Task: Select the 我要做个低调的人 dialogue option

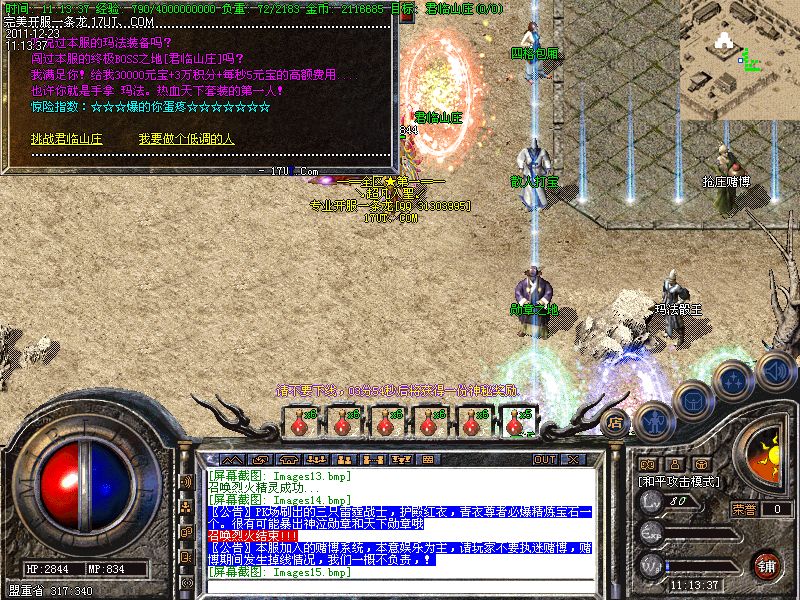Action: click(186, 139)
